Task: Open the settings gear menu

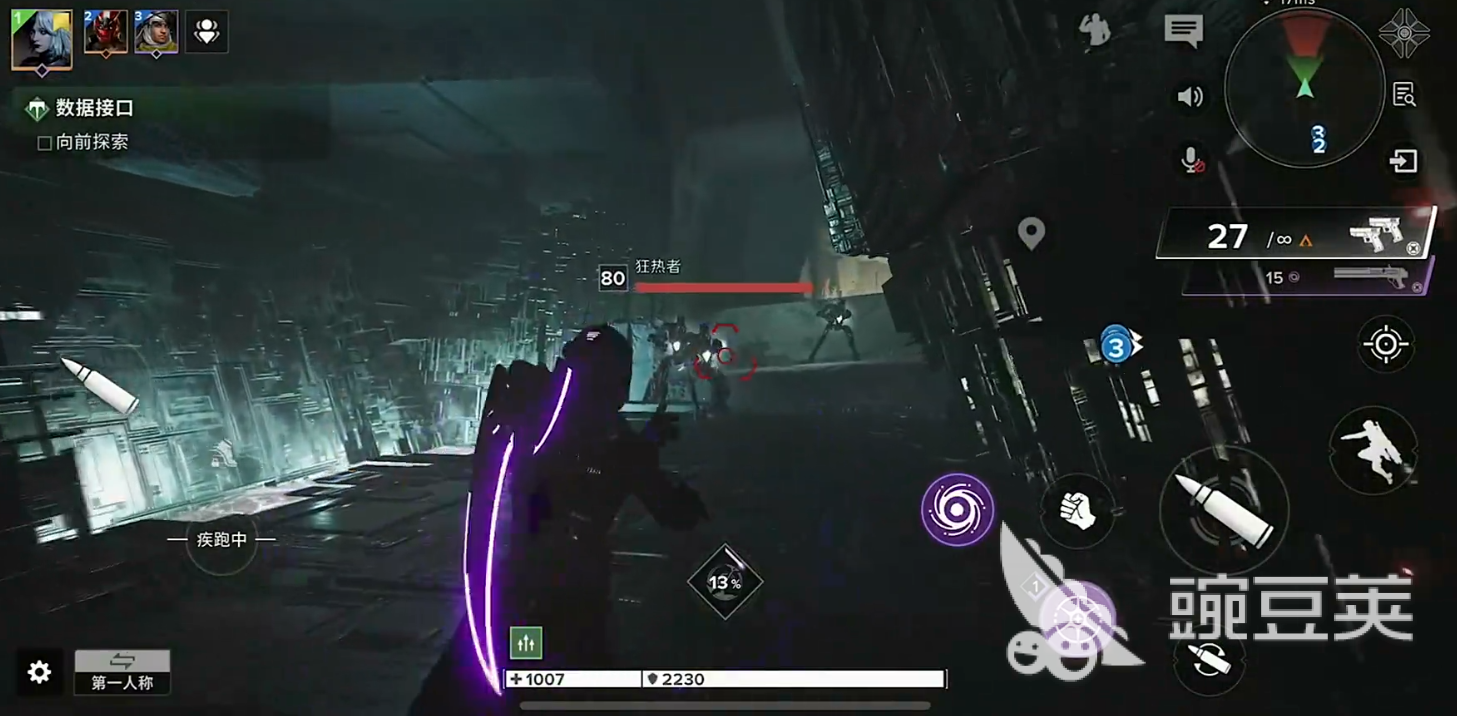Action: (39, 672)
